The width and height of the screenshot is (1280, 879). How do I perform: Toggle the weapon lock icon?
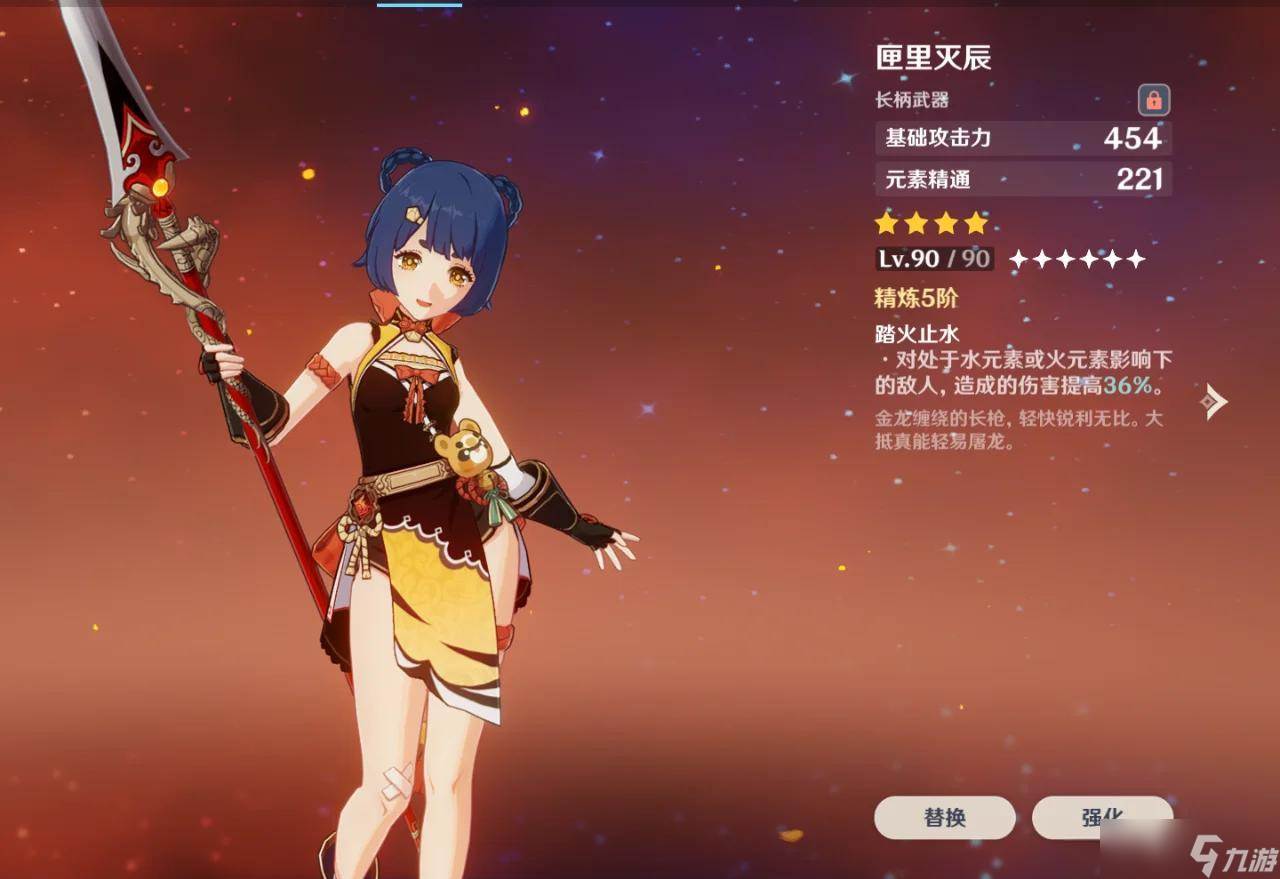tap(1154, 100)
